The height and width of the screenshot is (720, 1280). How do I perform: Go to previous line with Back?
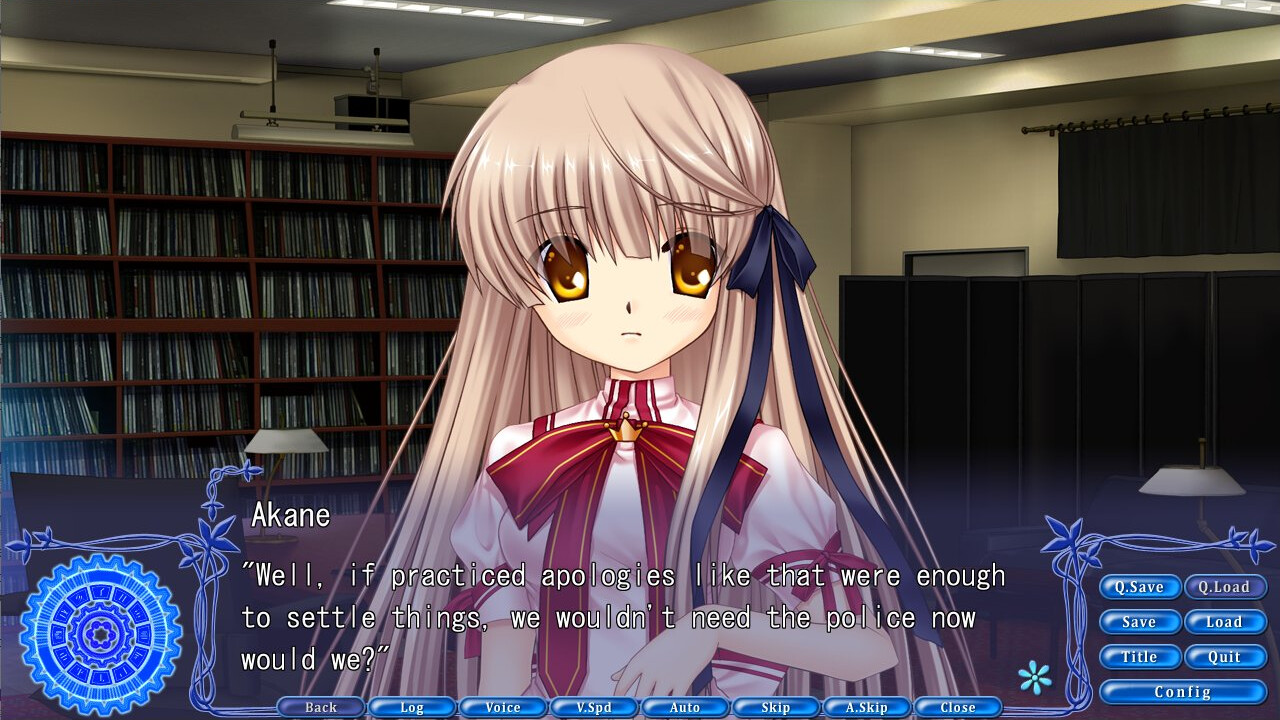(322, 707)
